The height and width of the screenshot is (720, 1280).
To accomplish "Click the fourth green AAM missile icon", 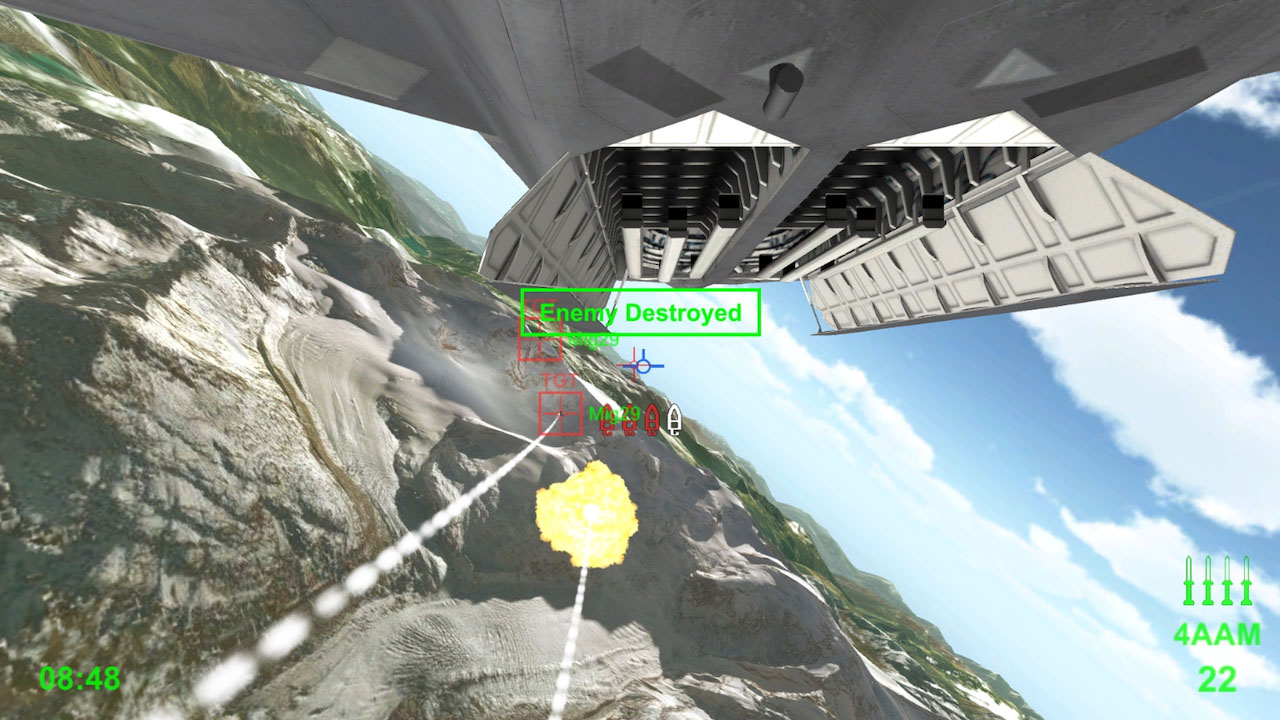I will point(1246,582).
